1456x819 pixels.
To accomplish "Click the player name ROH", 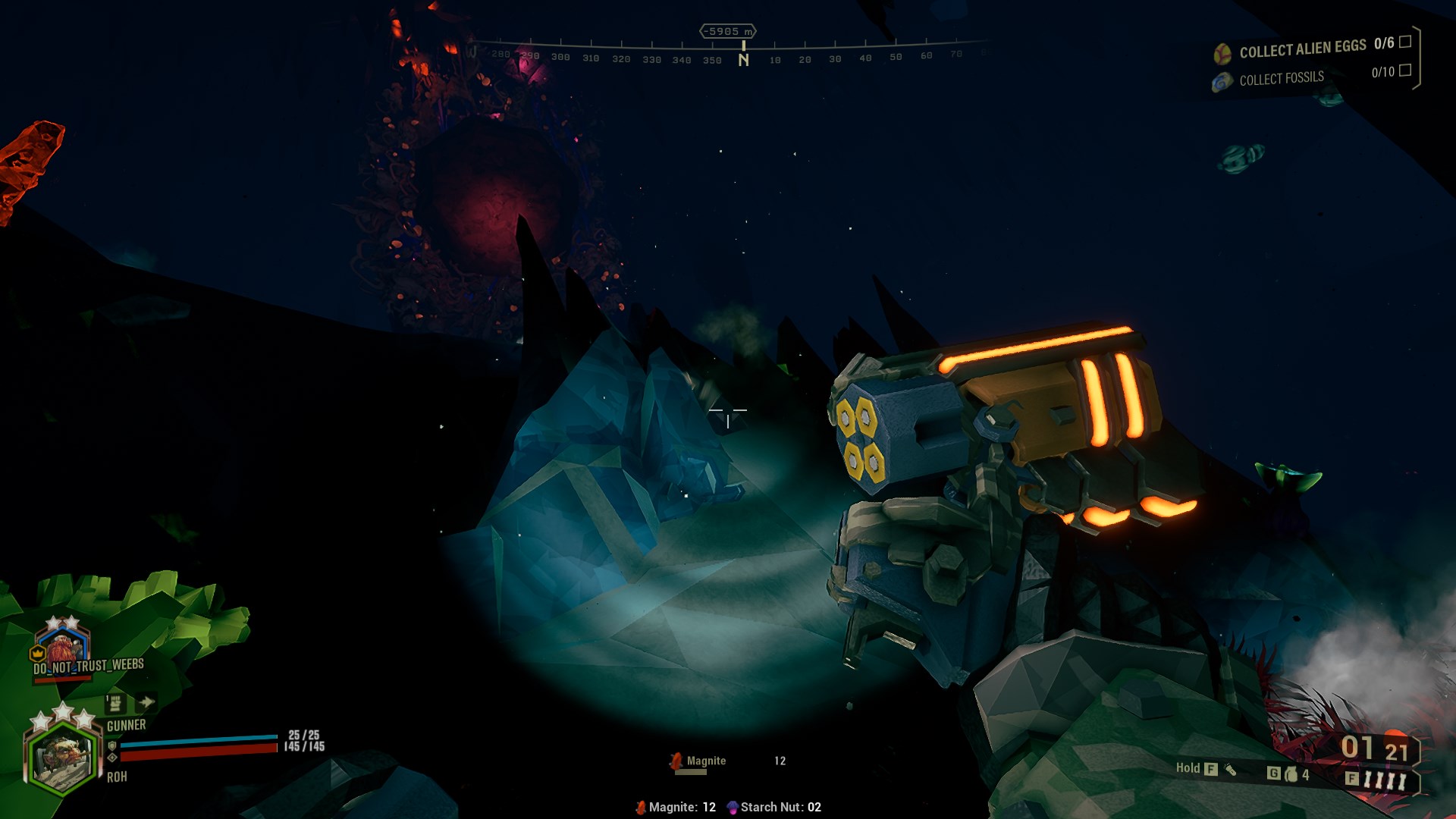I will click(x=118, y=777).
